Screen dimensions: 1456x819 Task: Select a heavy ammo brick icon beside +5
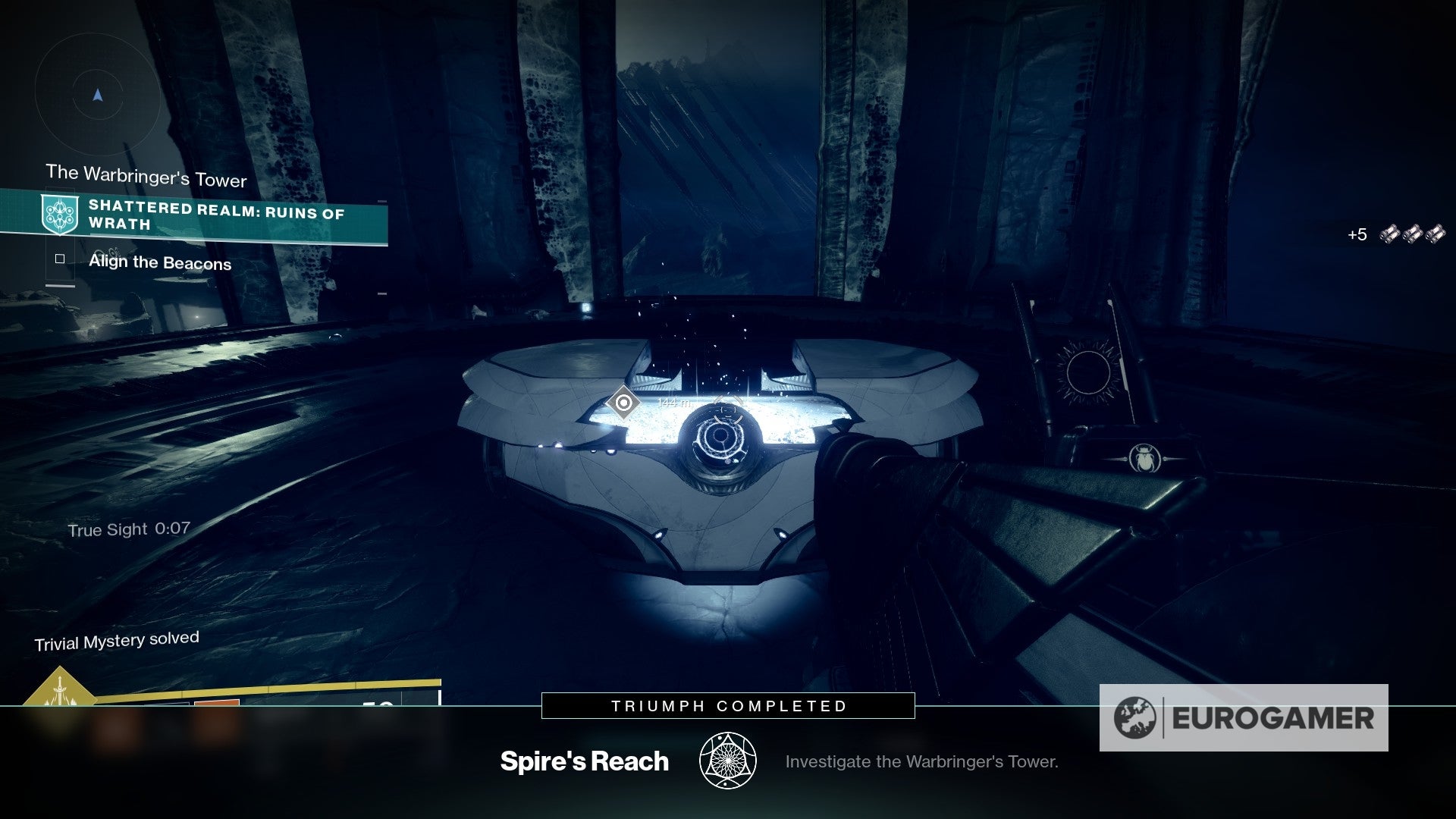tap(1391, 233)
